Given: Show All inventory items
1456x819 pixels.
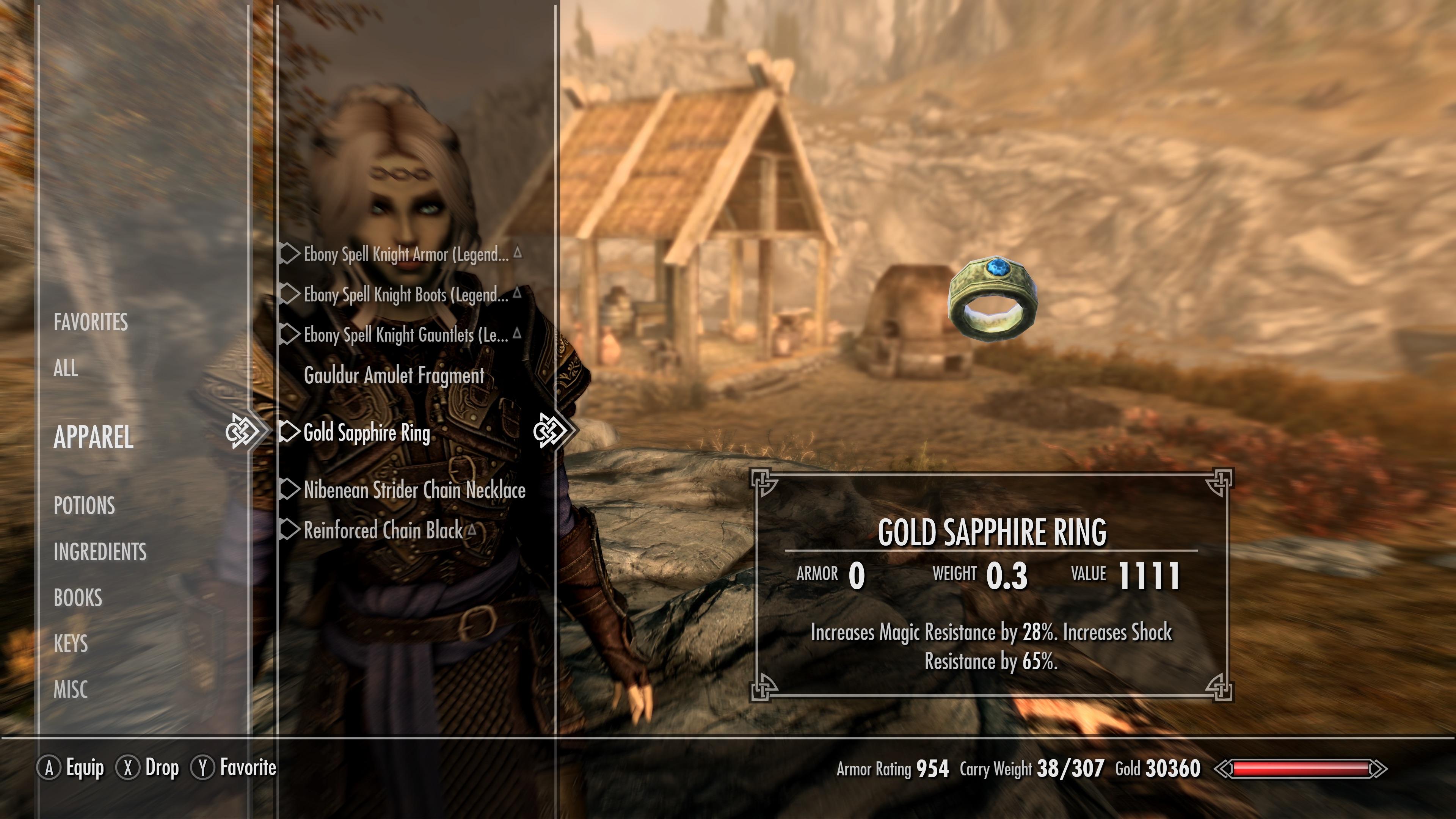Looking at the screenshot, I should (66, 368).
